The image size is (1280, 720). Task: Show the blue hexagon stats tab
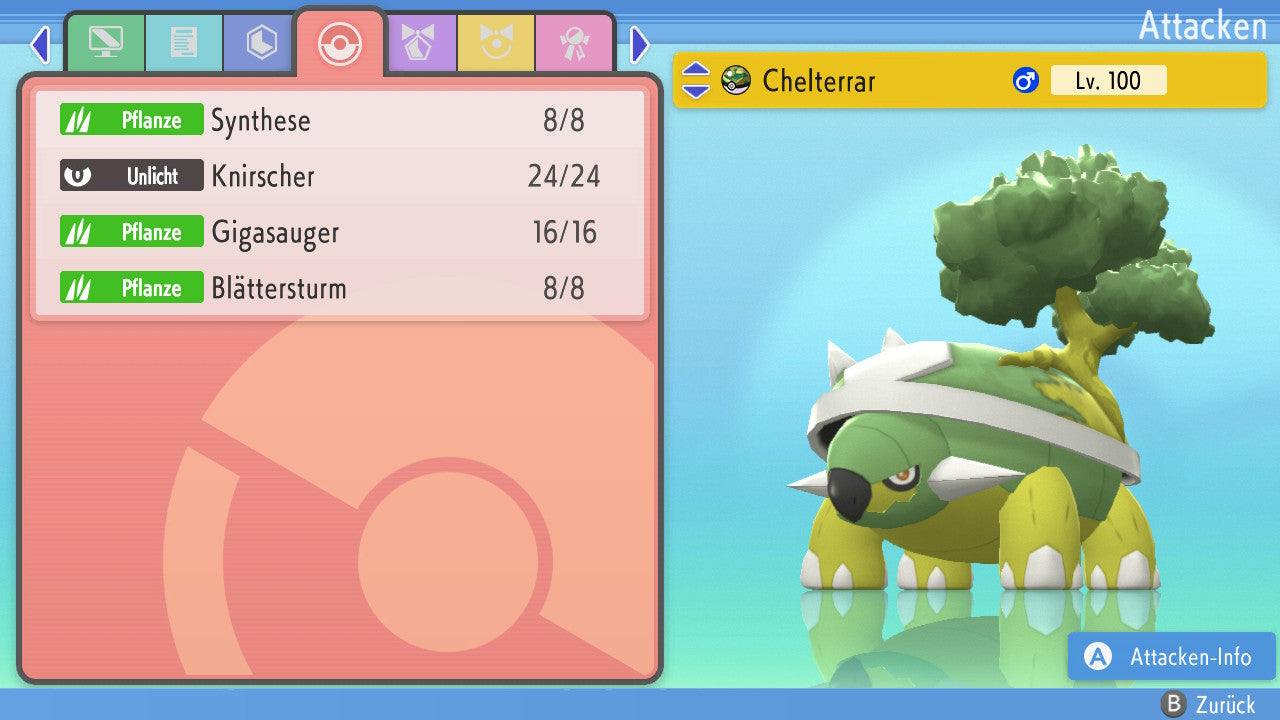coord(261,44)
